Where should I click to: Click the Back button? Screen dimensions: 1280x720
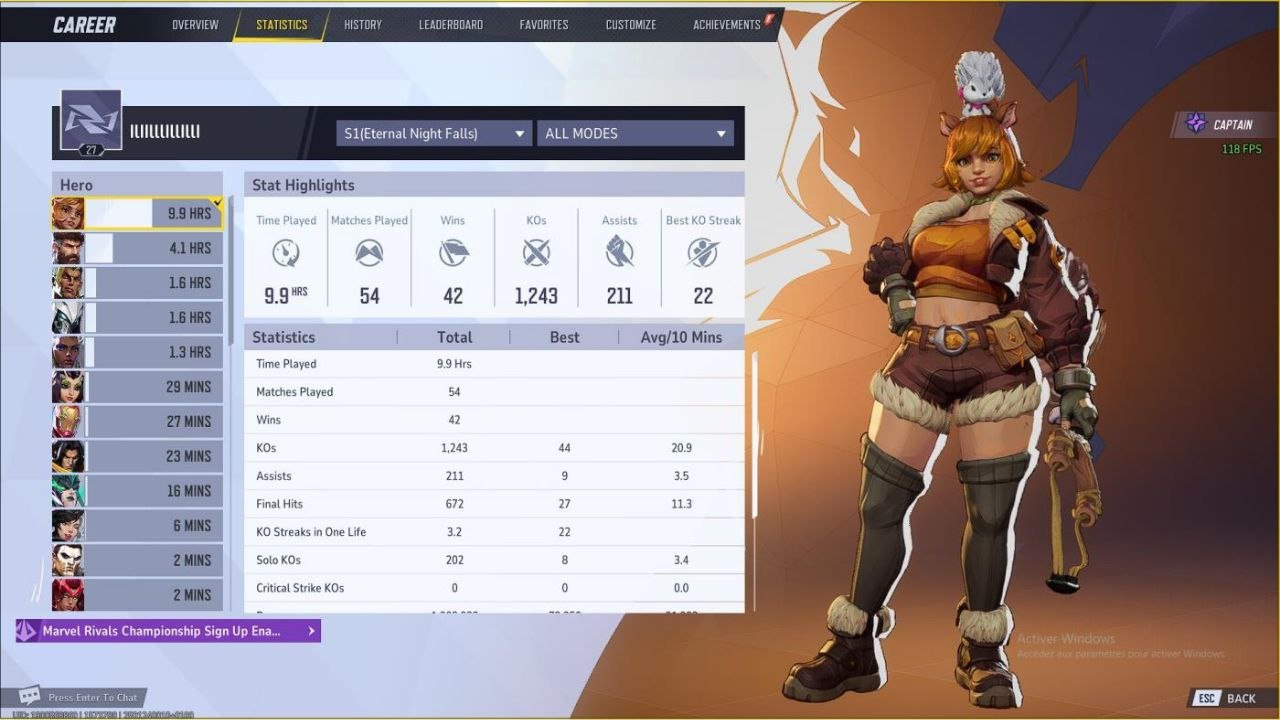[x=1228, y=698]
